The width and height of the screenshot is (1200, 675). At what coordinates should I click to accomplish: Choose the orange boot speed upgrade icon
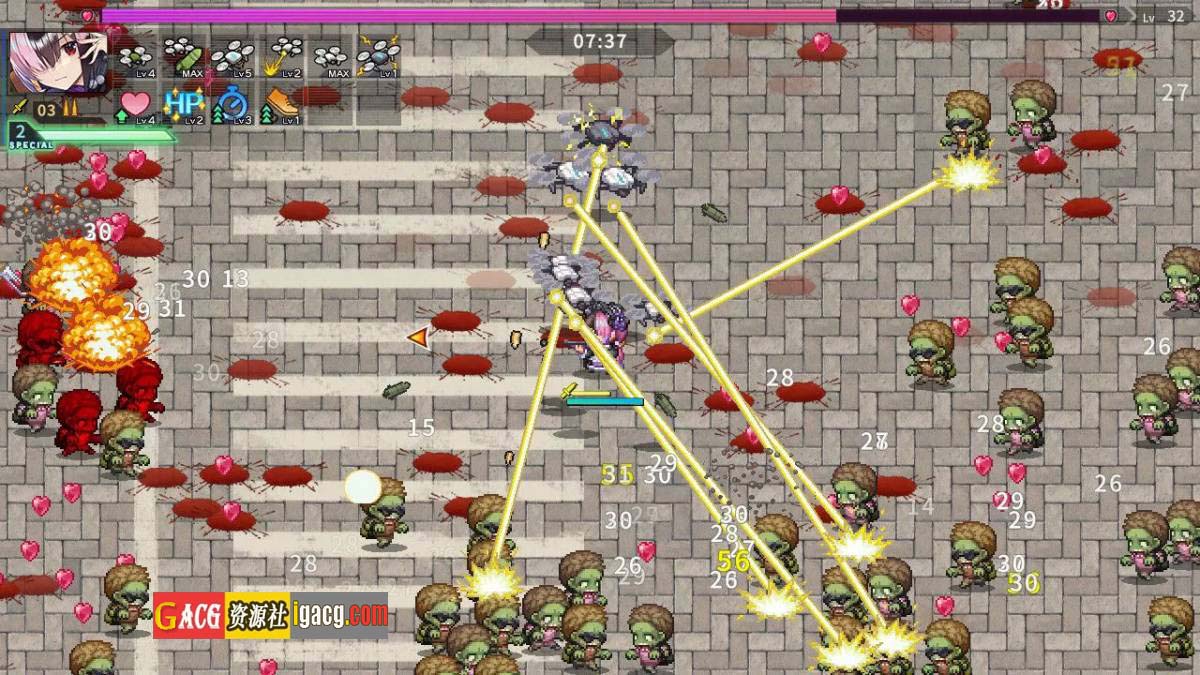tap(282, 104)
